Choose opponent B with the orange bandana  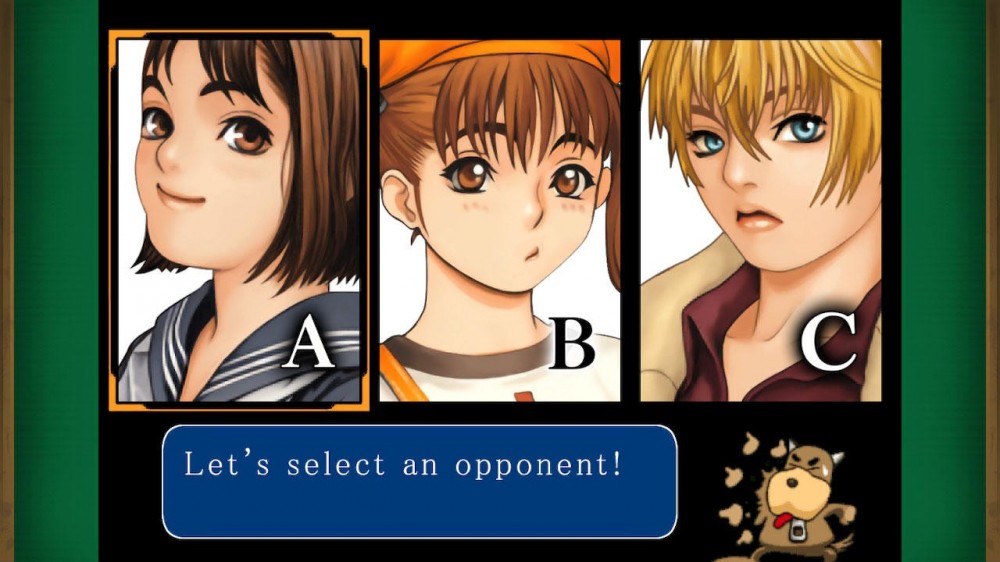point(499,220)
